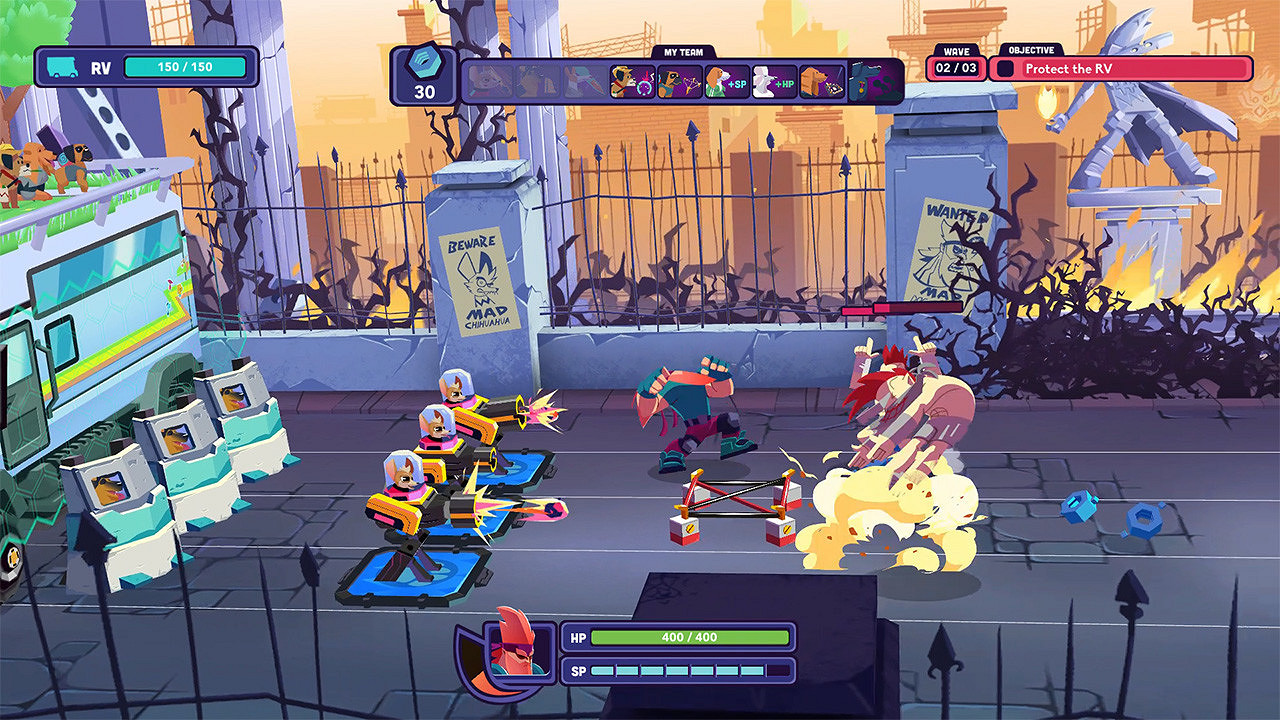Choose the slingshot boxer dog card
Viewport: 1280px width, 720px height.
pyautogui.click(x=679, y=81)
